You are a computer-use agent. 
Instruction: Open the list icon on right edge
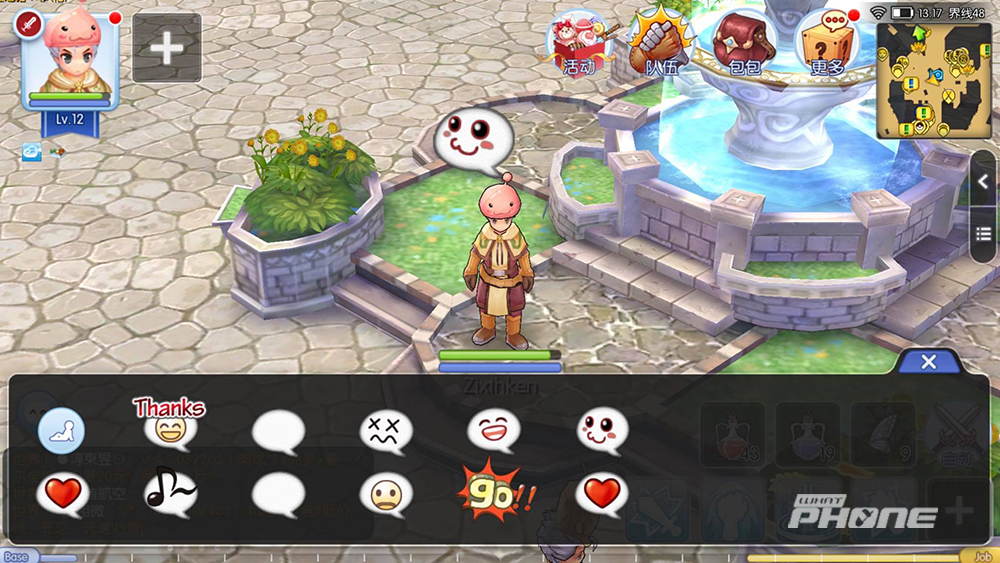984,234
